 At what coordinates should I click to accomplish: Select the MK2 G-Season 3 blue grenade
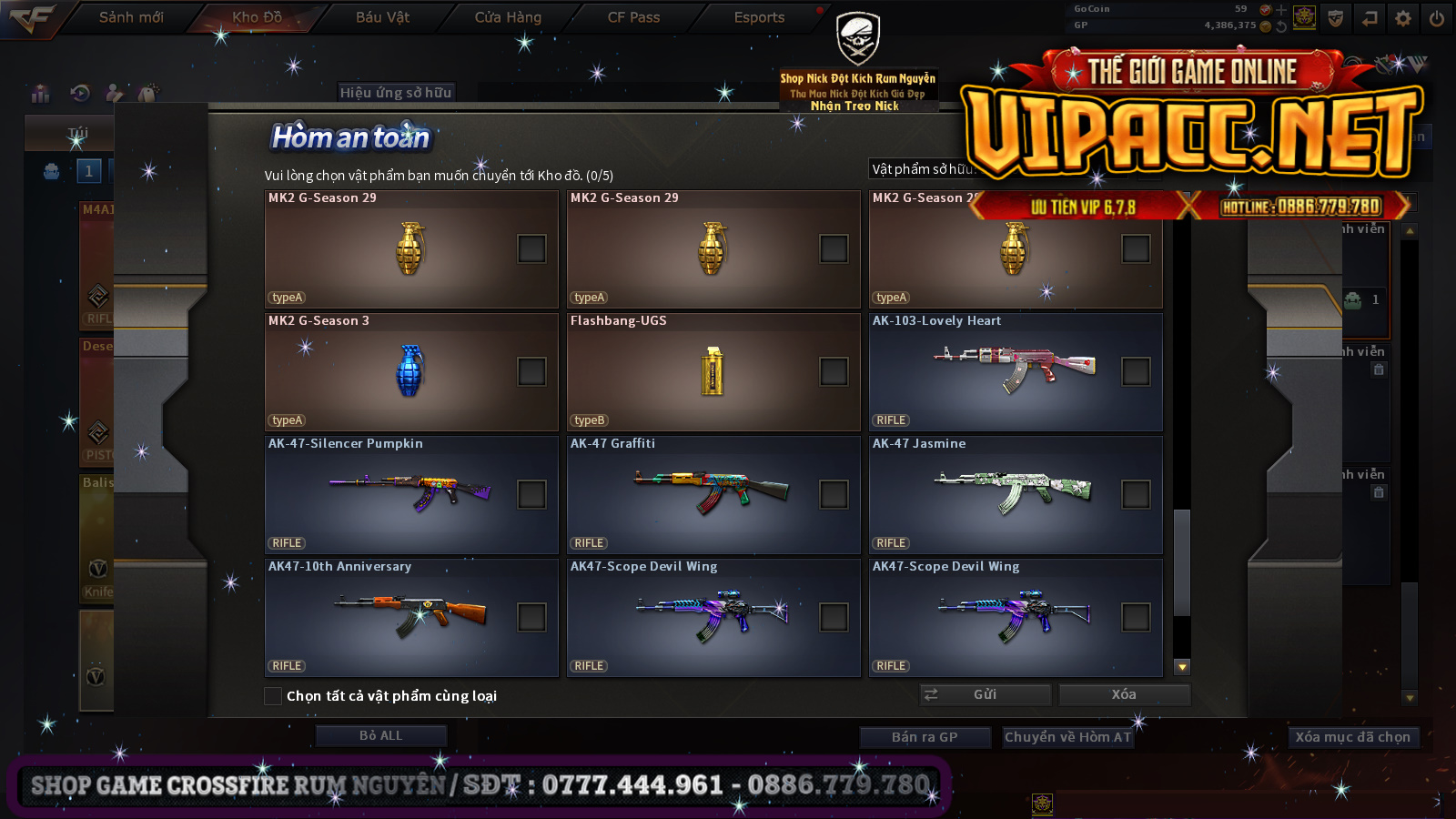point(531,371)
